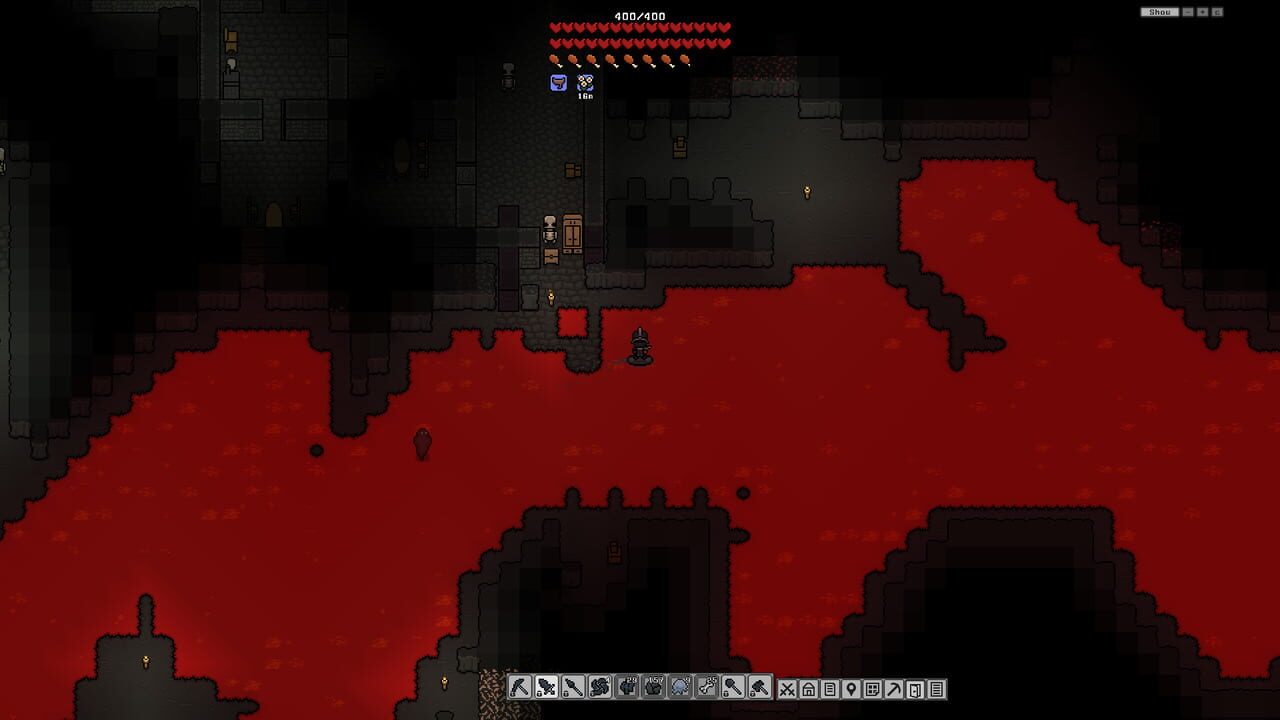The height and width of the screenshot is (720, 1280).
Task: Open crafting with the crossed tools icon
Action: (789, 690)
